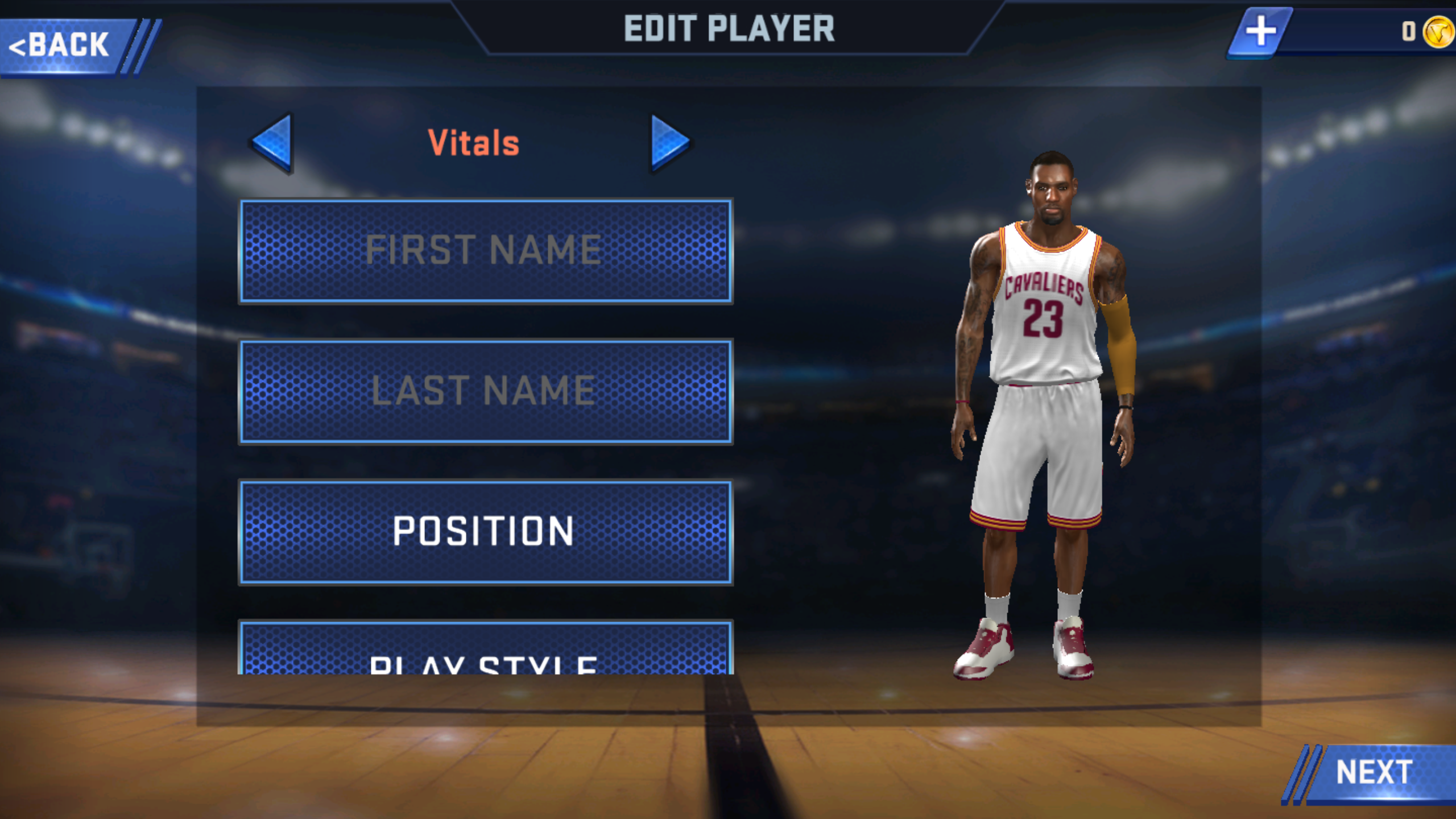
Task: Switch to the previous category with left arrow
Action: pos(273,142)
